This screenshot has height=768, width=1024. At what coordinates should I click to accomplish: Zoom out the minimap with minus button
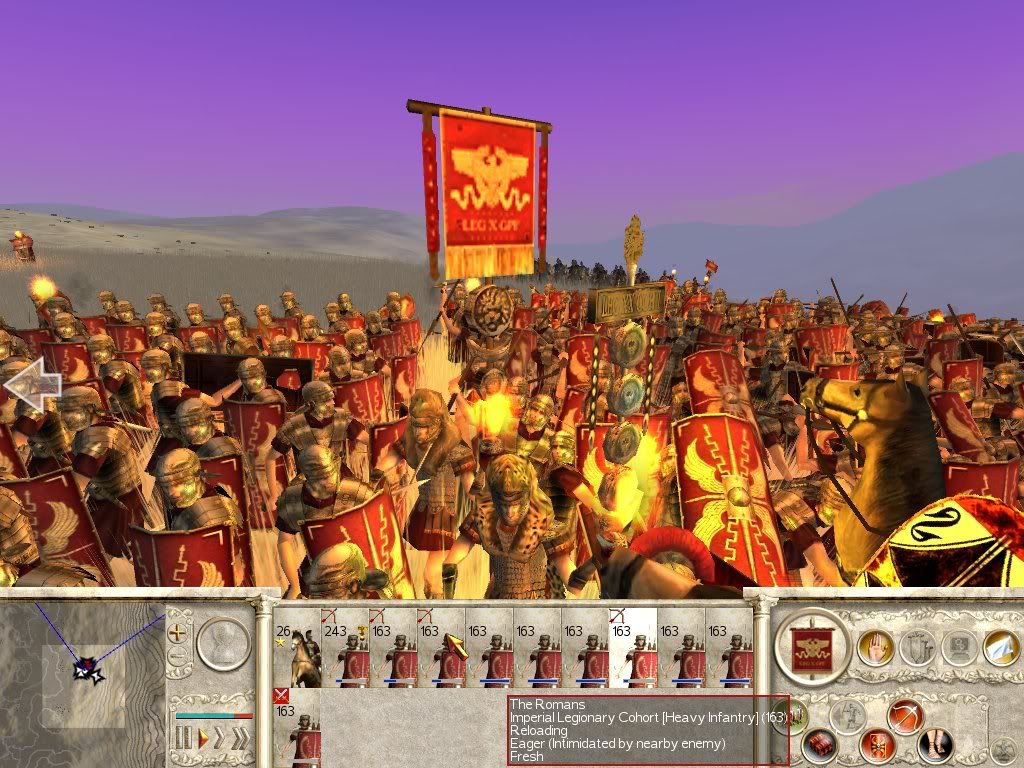click(178, 656)
